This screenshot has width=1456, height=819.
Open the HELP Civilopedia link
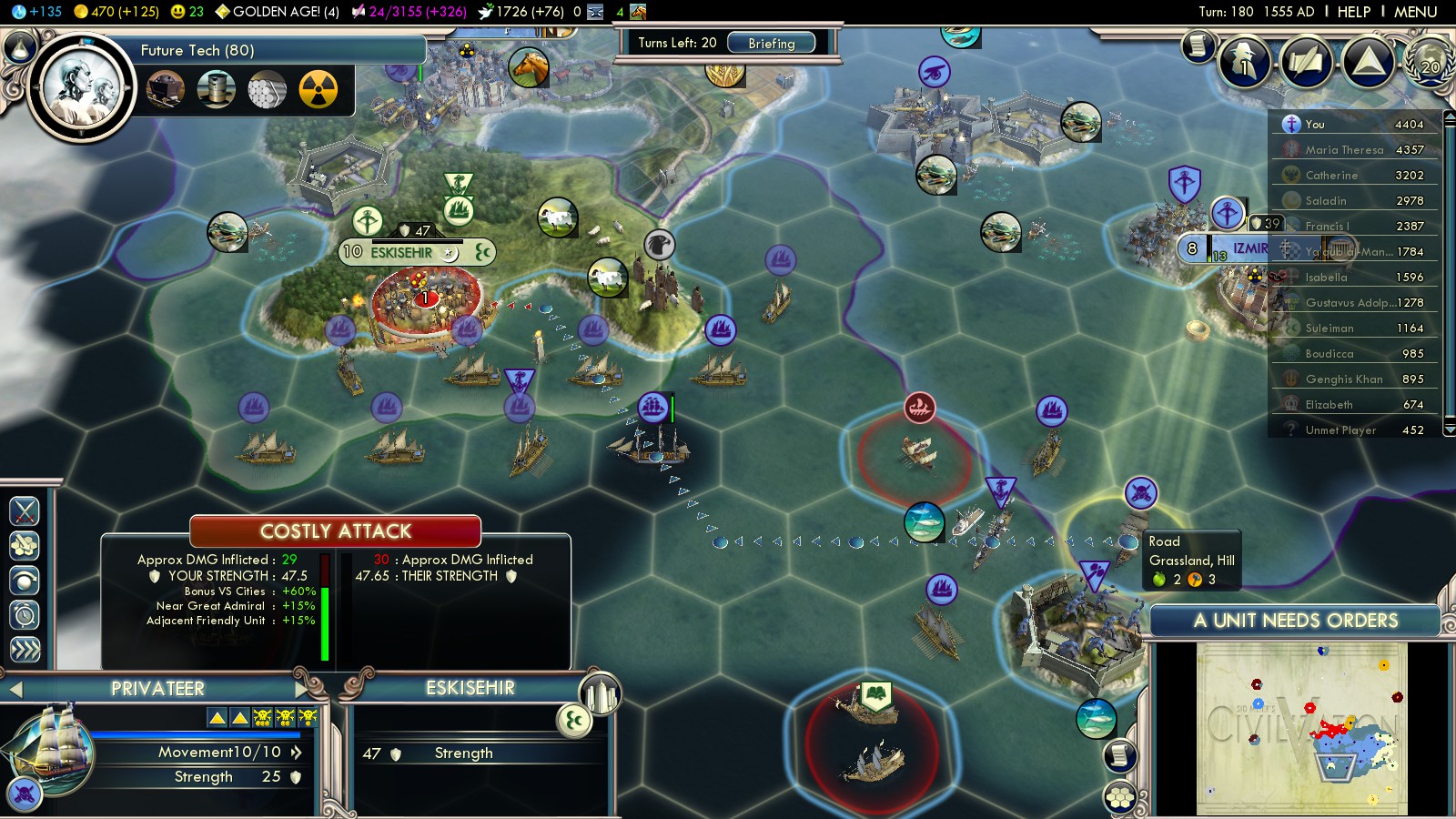[1353, 12]
